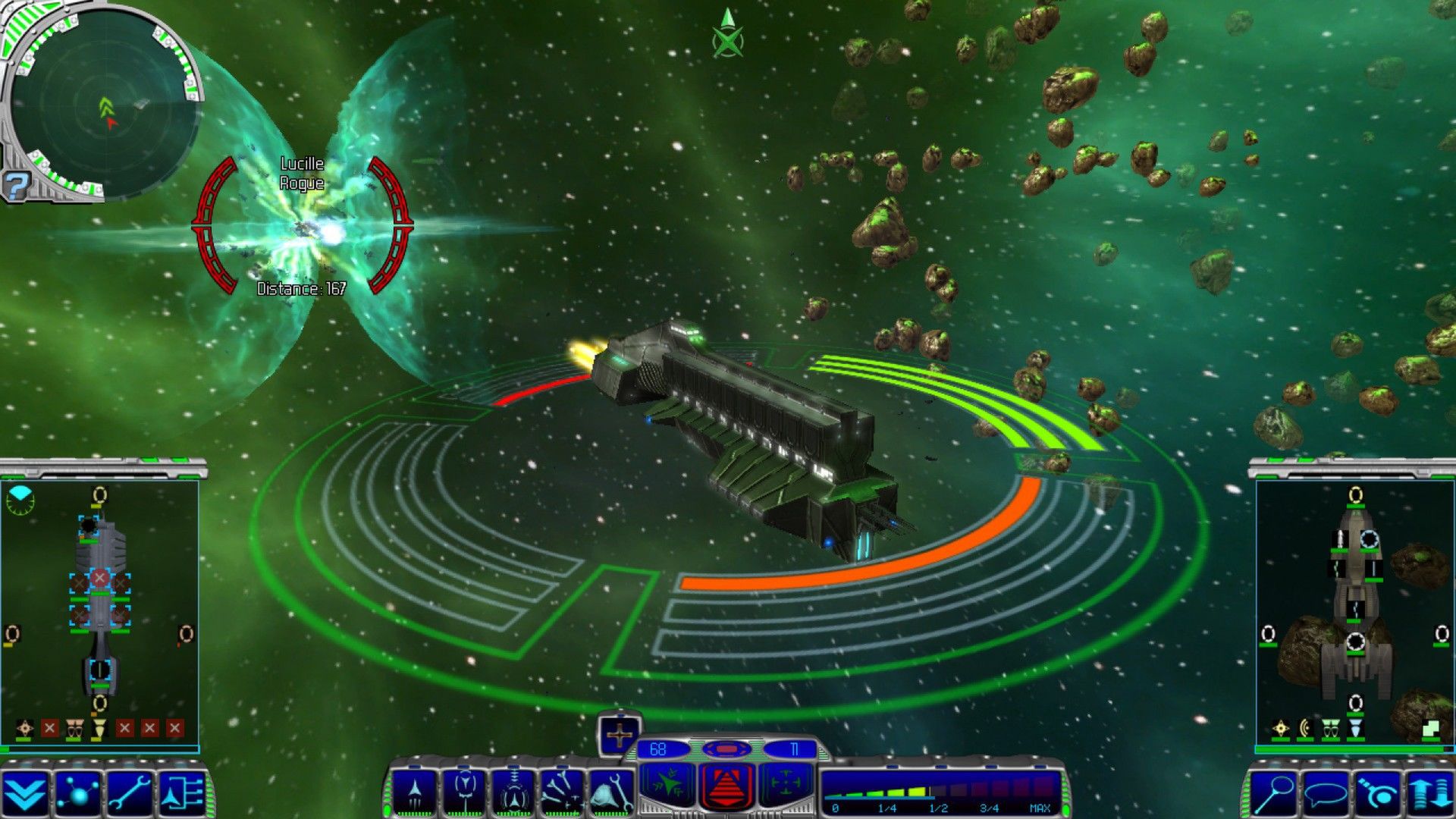The width and height of the screenshot is (1456, 819).
Task: Activate the wrench repair button
Action: (130, 793)
